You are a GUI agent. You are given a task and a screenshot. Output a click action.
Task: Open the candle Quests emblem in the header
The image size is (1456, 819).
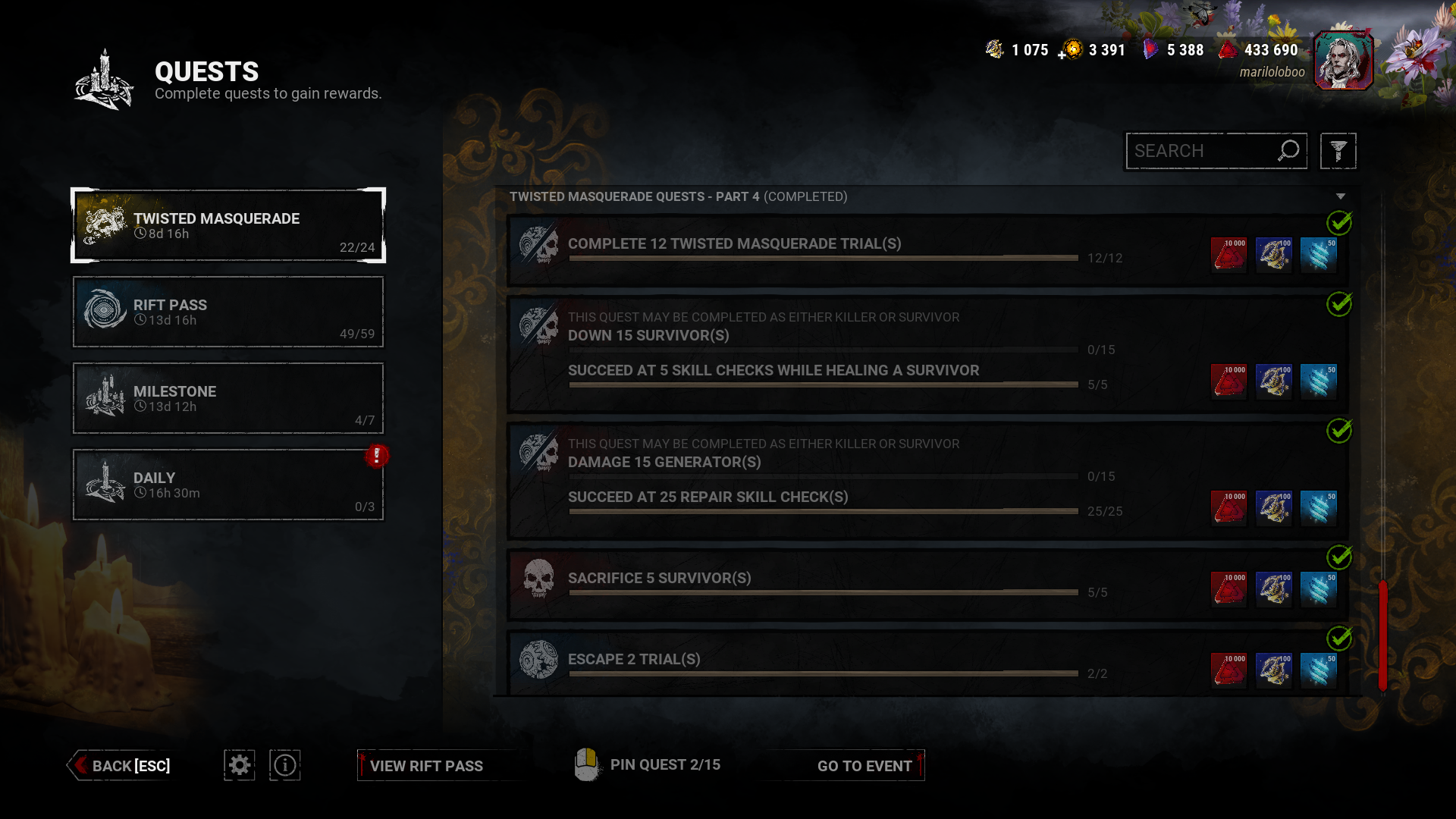pos(104,78)
